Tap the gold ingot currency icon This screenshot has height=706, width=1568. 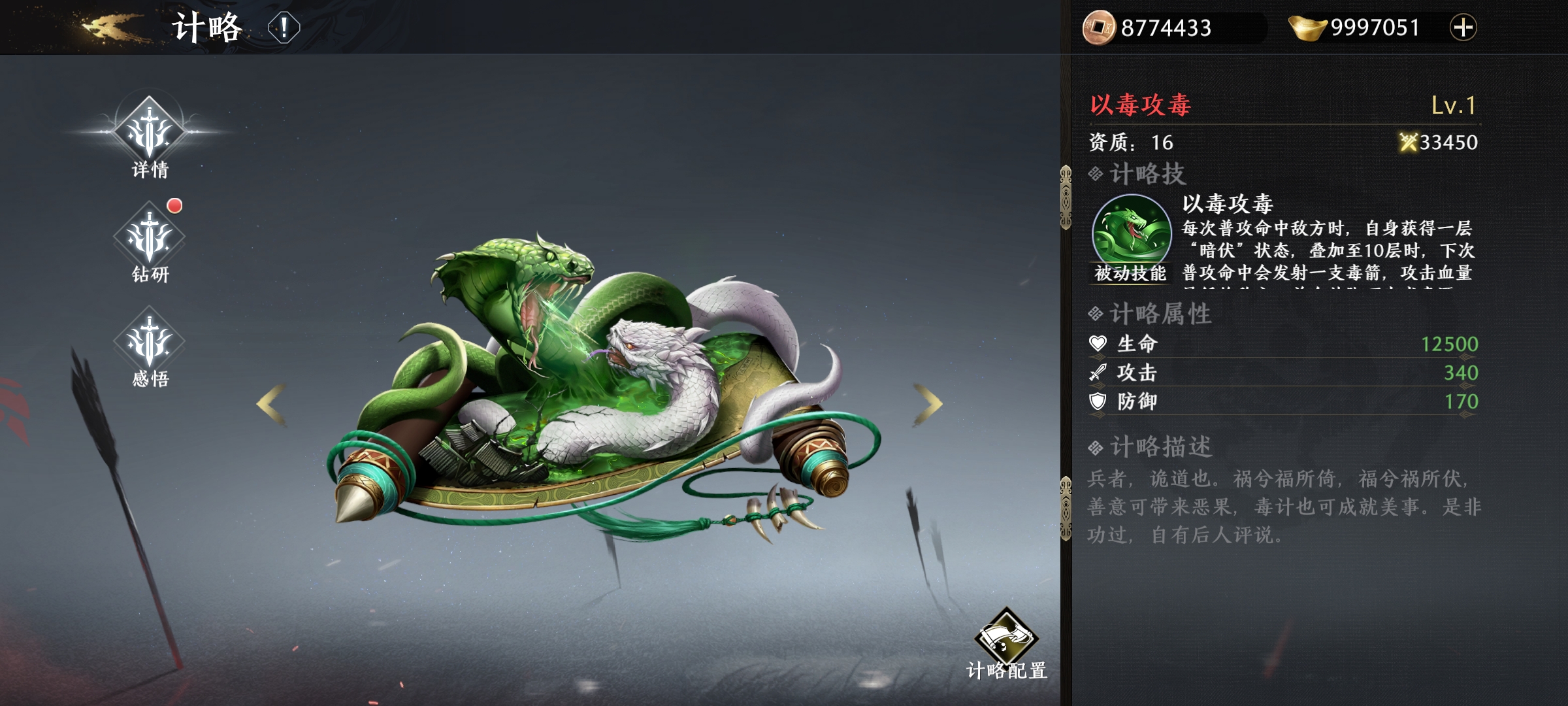click(1307, 27)
